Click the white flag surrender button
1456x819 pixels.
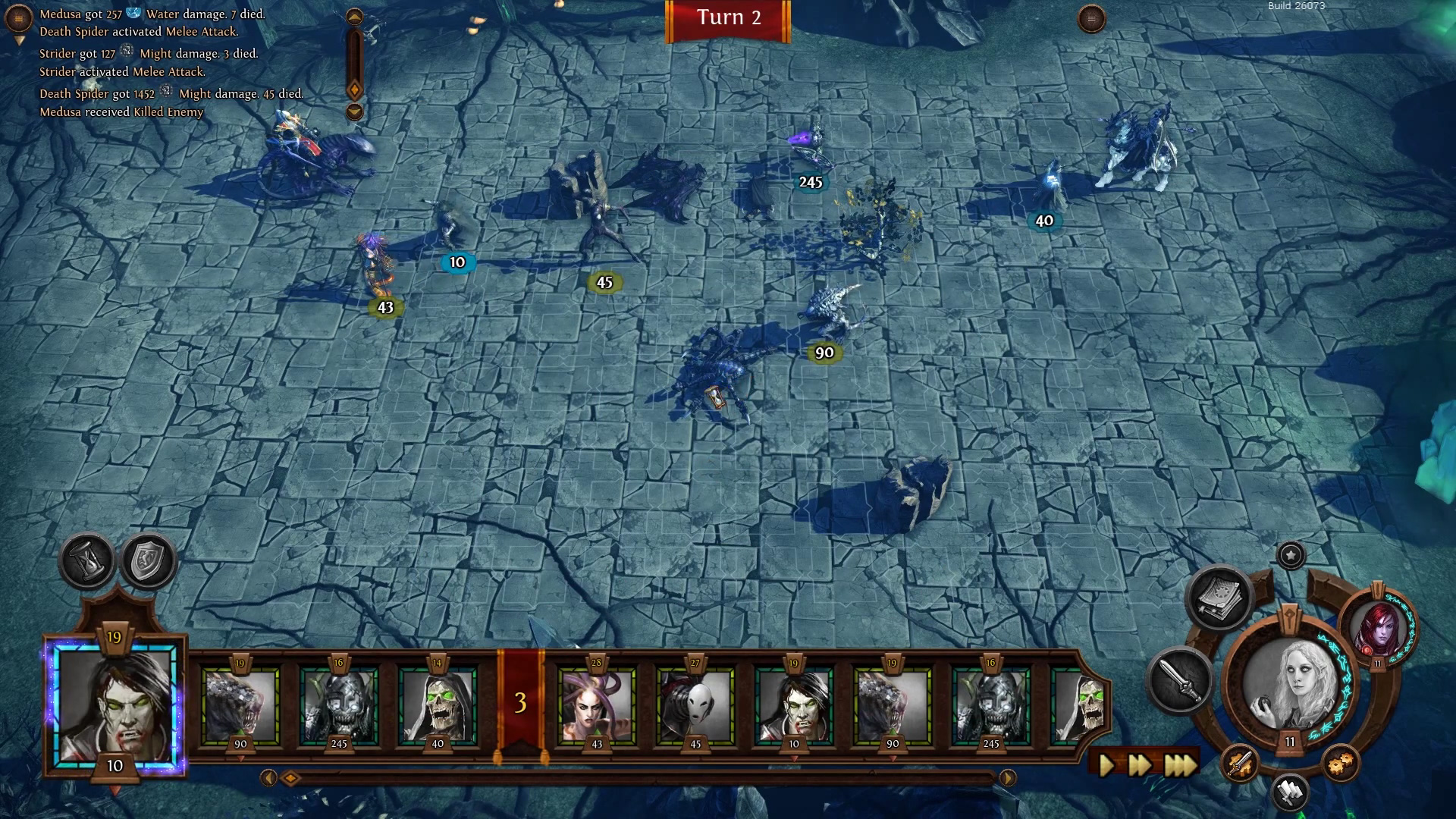(1290, 792)
